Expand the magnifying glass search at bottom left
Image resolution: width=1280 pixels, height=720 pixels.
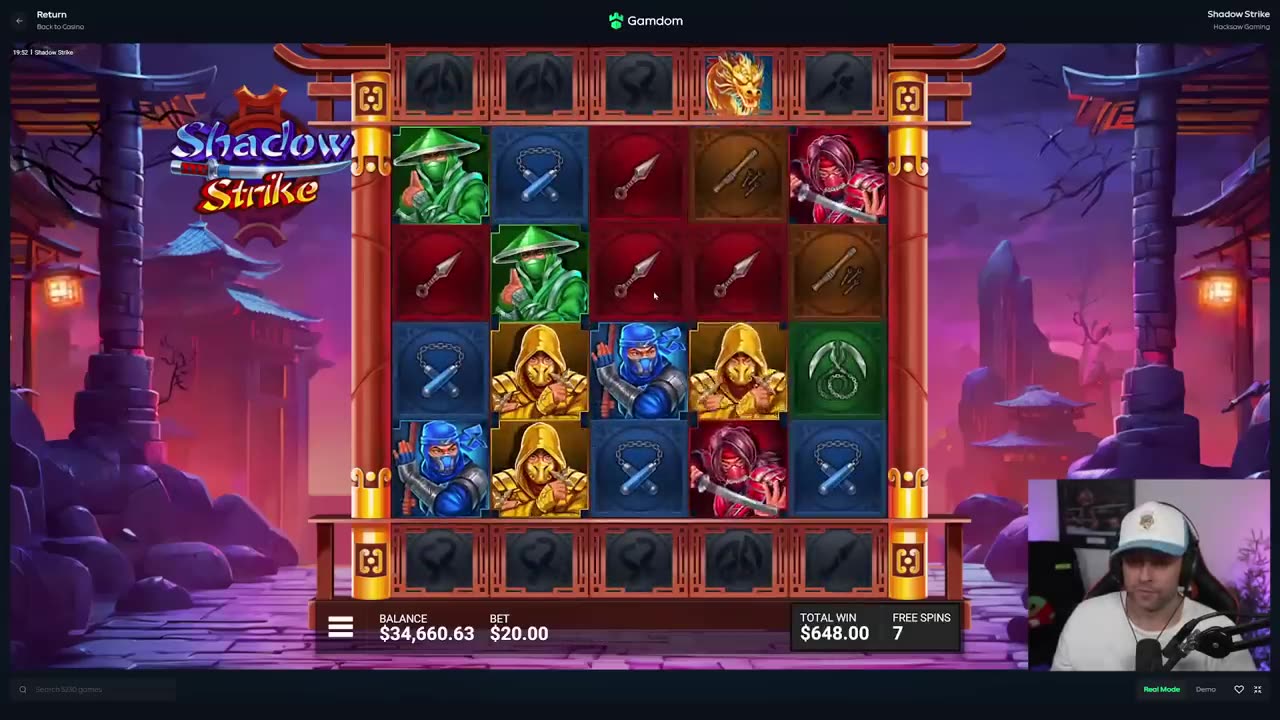click(x=22, y=689)
